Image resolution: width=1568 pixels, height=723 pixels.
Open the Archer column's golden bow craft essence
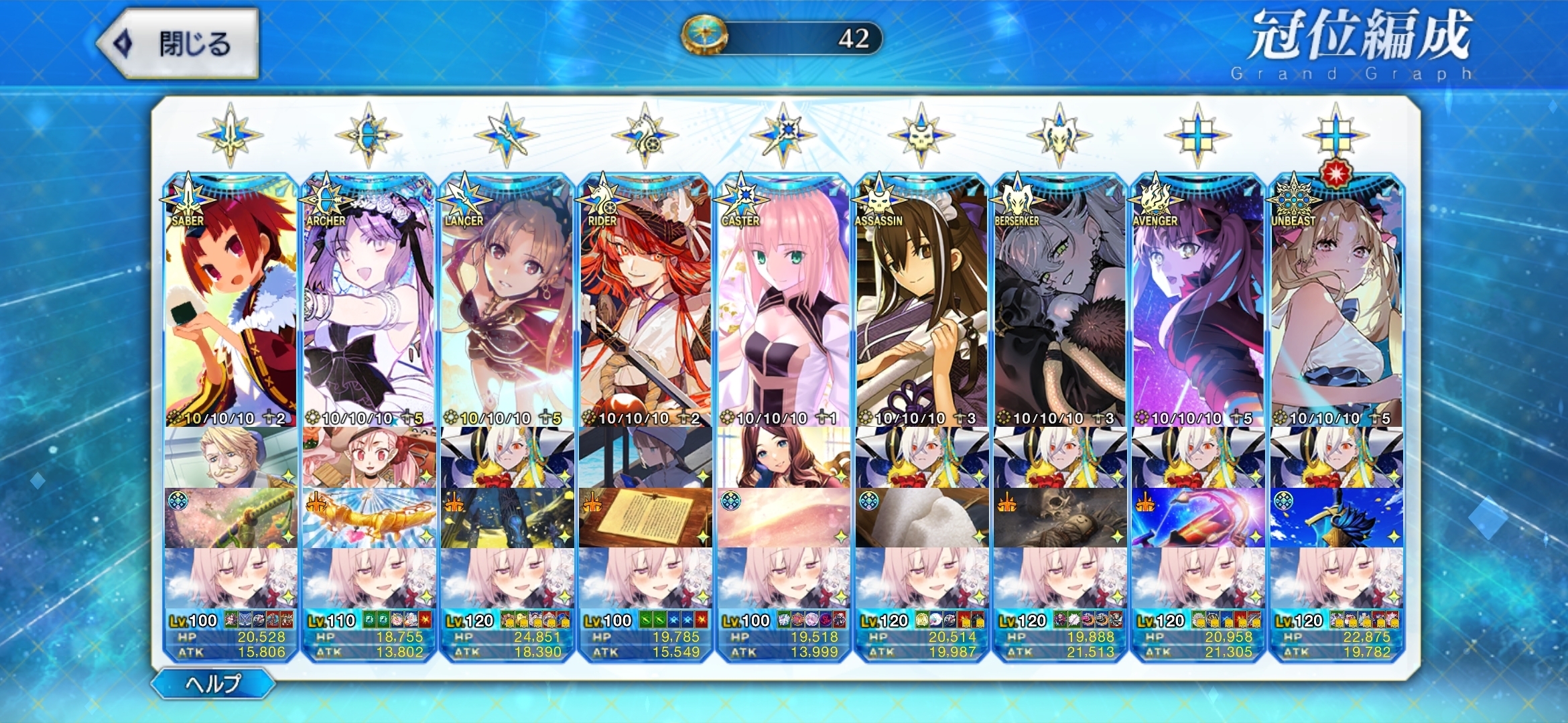click(x=369, y=518)
